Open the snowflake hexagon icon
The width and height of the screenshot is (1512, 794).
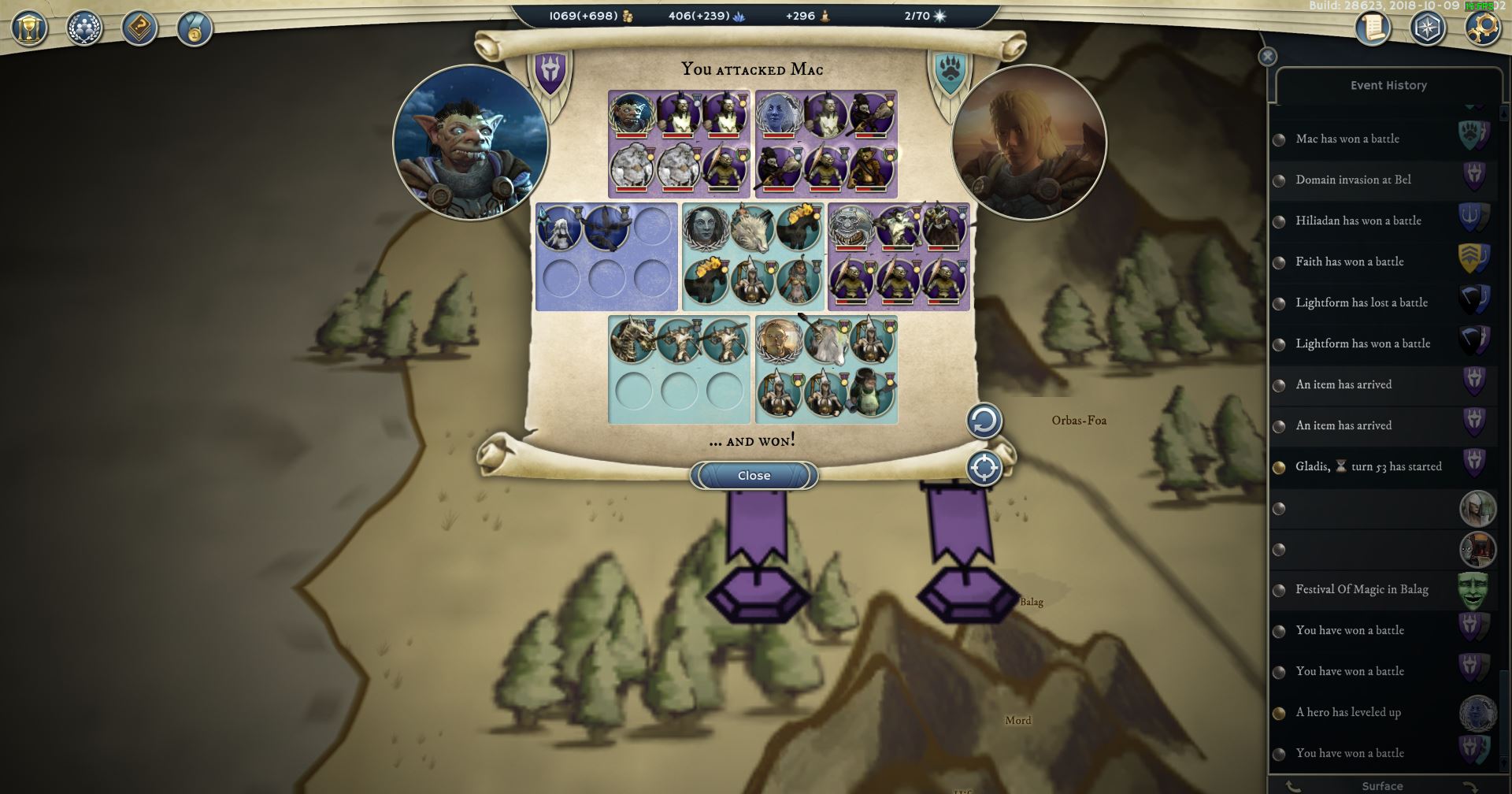pos(1428,28)
